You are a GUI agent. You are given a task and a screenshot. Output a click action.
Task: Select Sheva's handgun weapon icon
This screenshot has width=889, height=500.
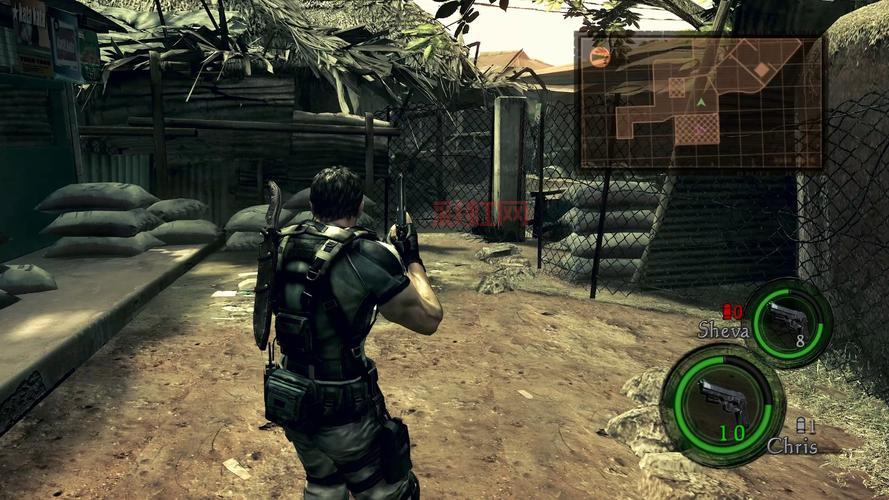click(x=789, y=320)
